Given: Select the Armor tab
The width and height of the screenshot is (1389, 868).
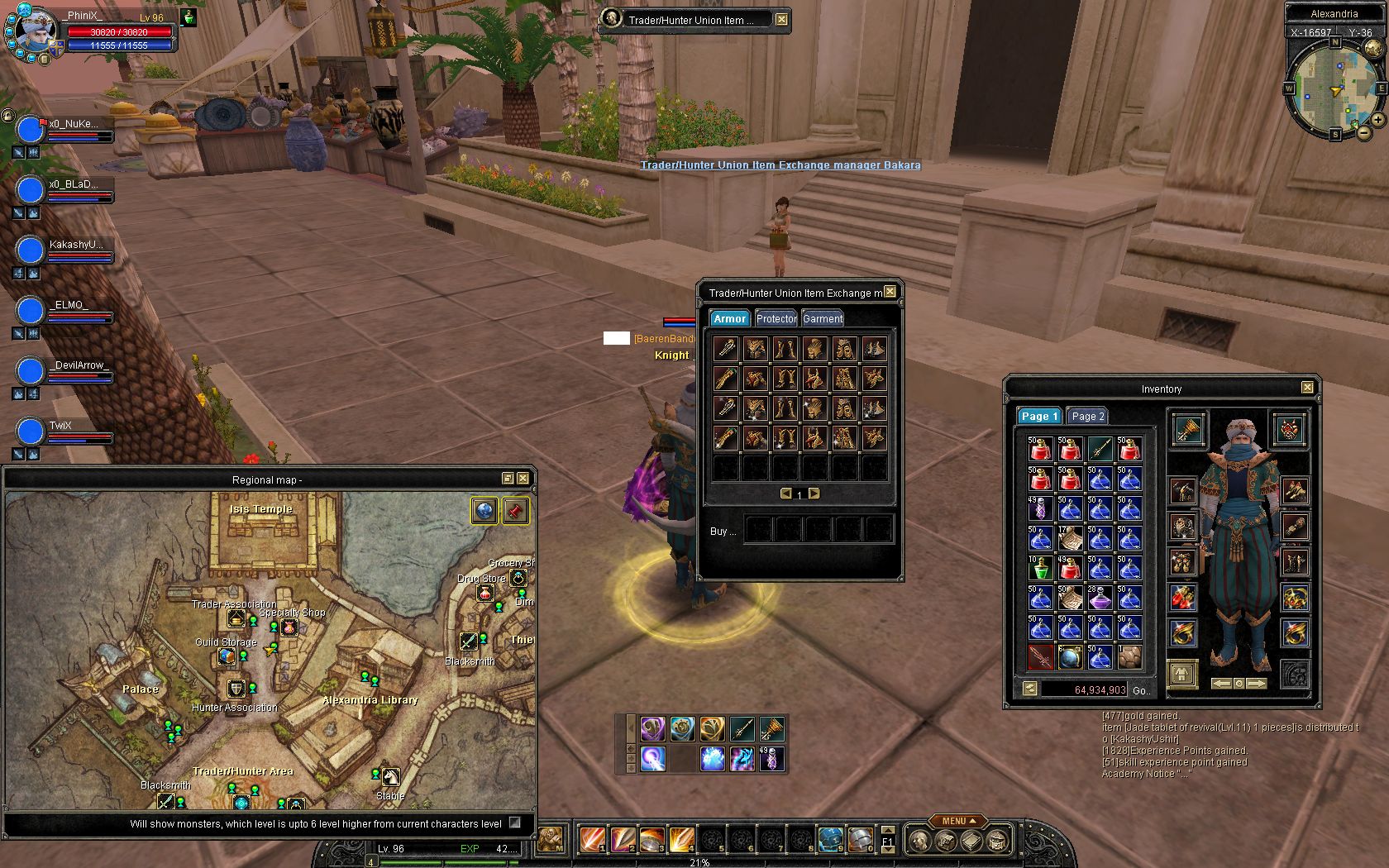Looking at the screenshot, I should 729,318.
